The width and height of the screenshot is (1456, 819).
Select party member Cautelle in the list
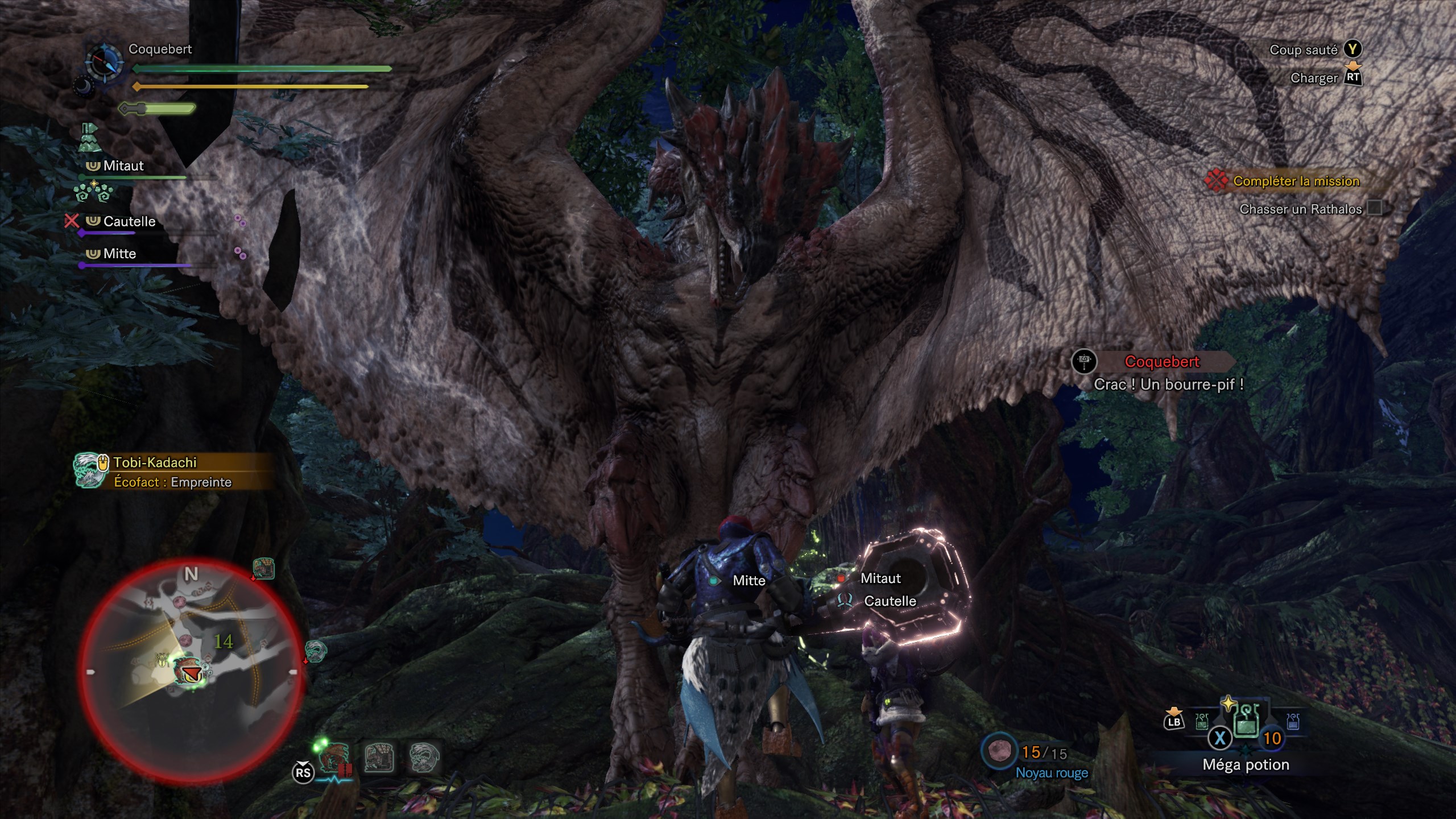[x=129, y=221]
